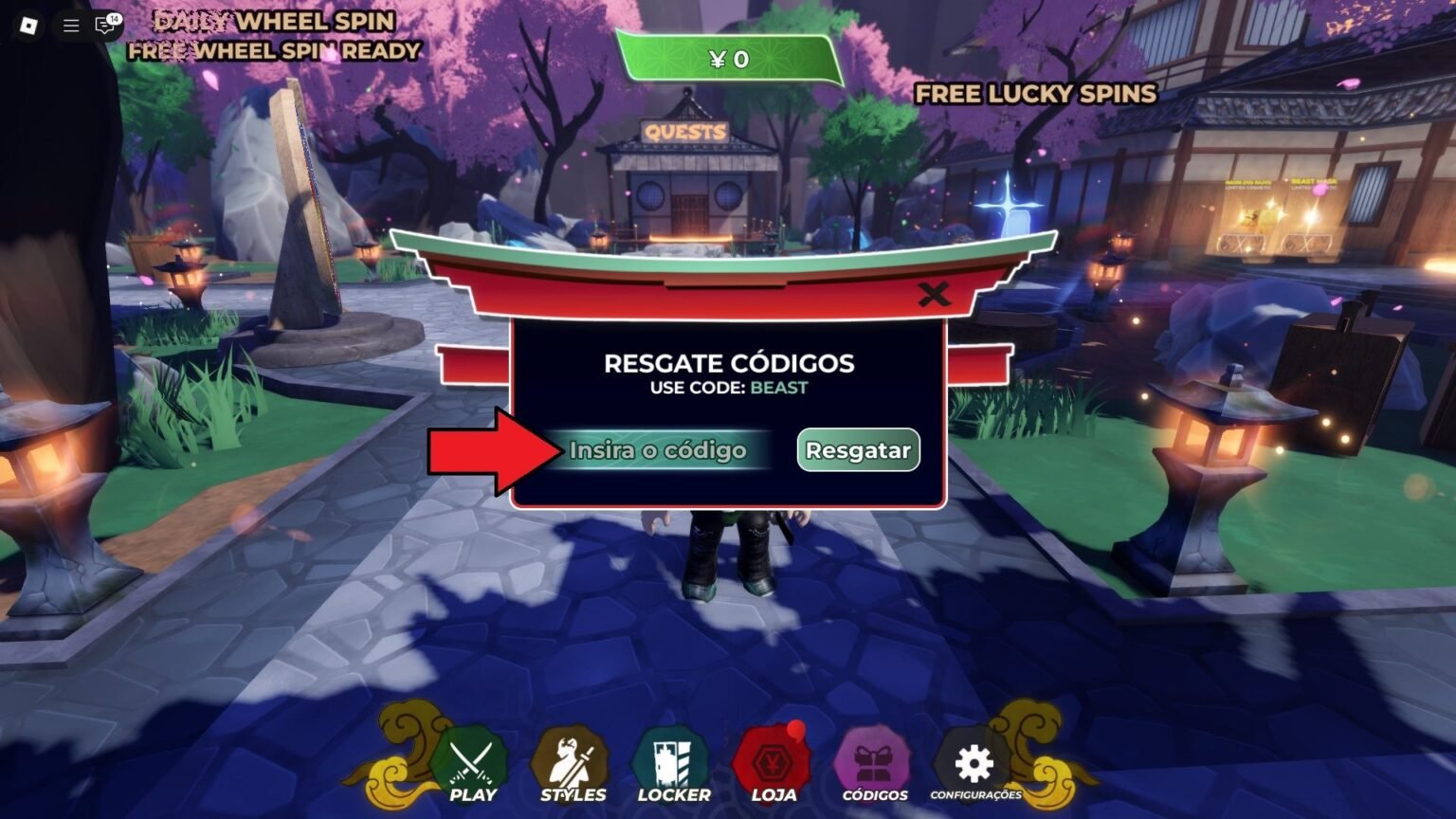Click the ¥0 currency counter
This screenshot has height=819, width=1456.
click(727, 61)
